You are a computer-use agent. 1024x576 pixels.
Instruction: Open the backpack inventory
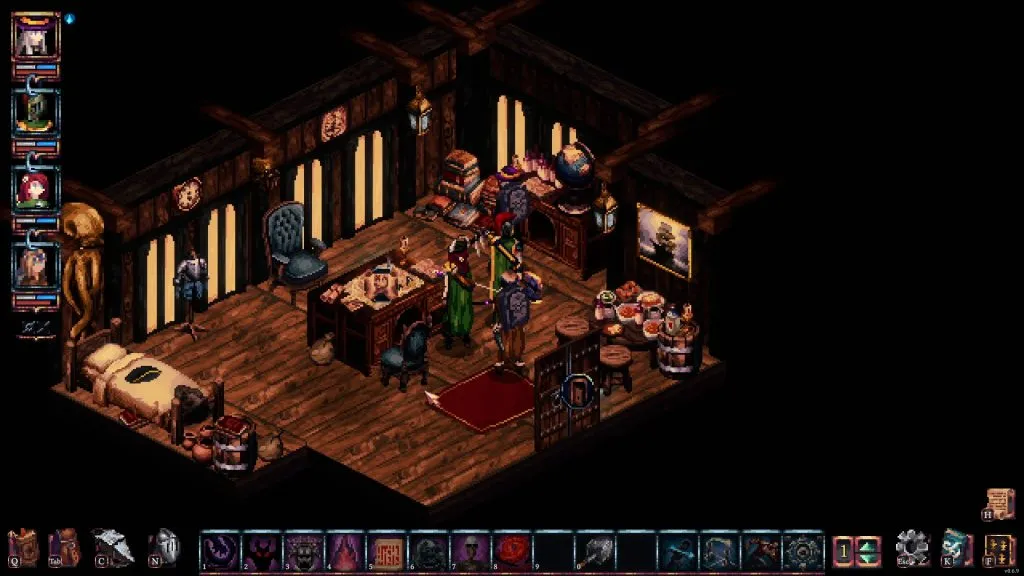pos(66,548)
